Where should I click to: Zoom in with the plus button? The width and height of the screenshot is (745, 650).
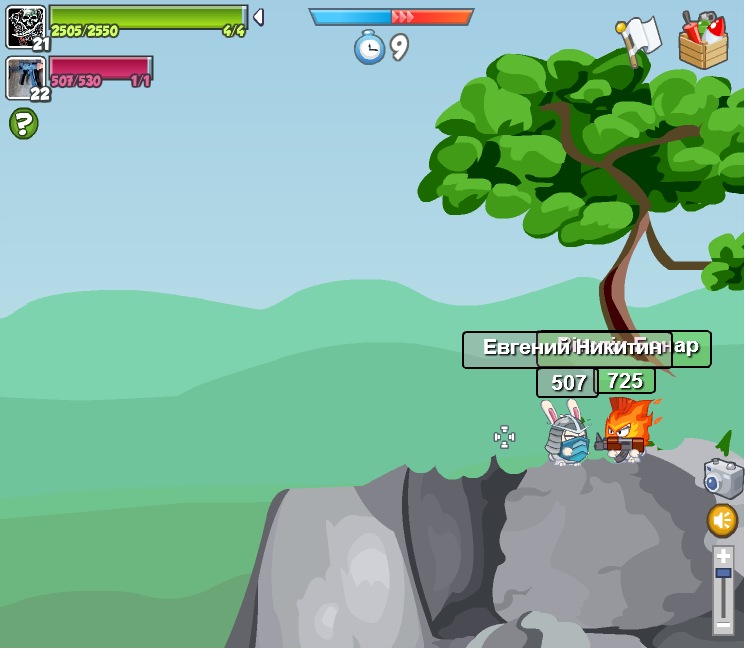[x=723, y=556]
